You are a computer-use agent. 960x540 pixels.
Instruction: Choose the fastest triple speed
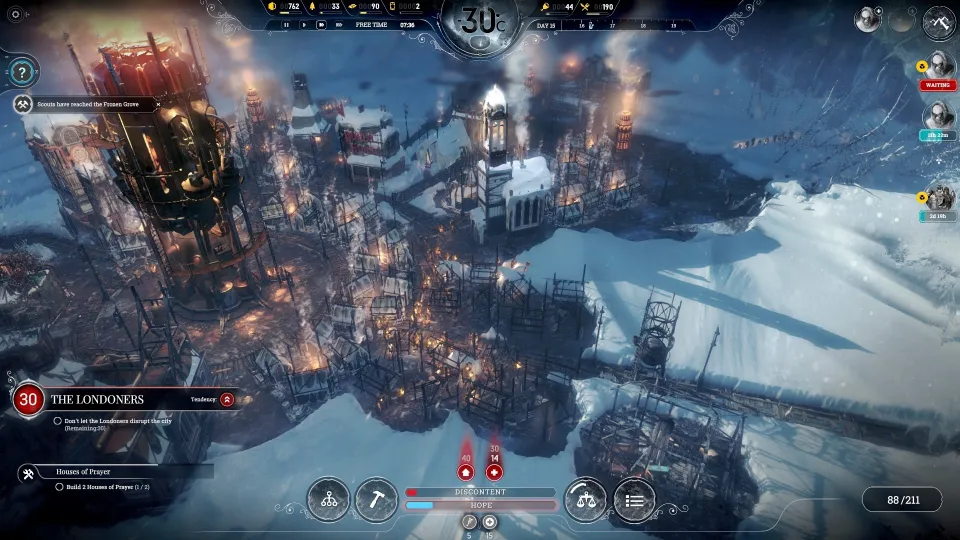click(340, 24)
